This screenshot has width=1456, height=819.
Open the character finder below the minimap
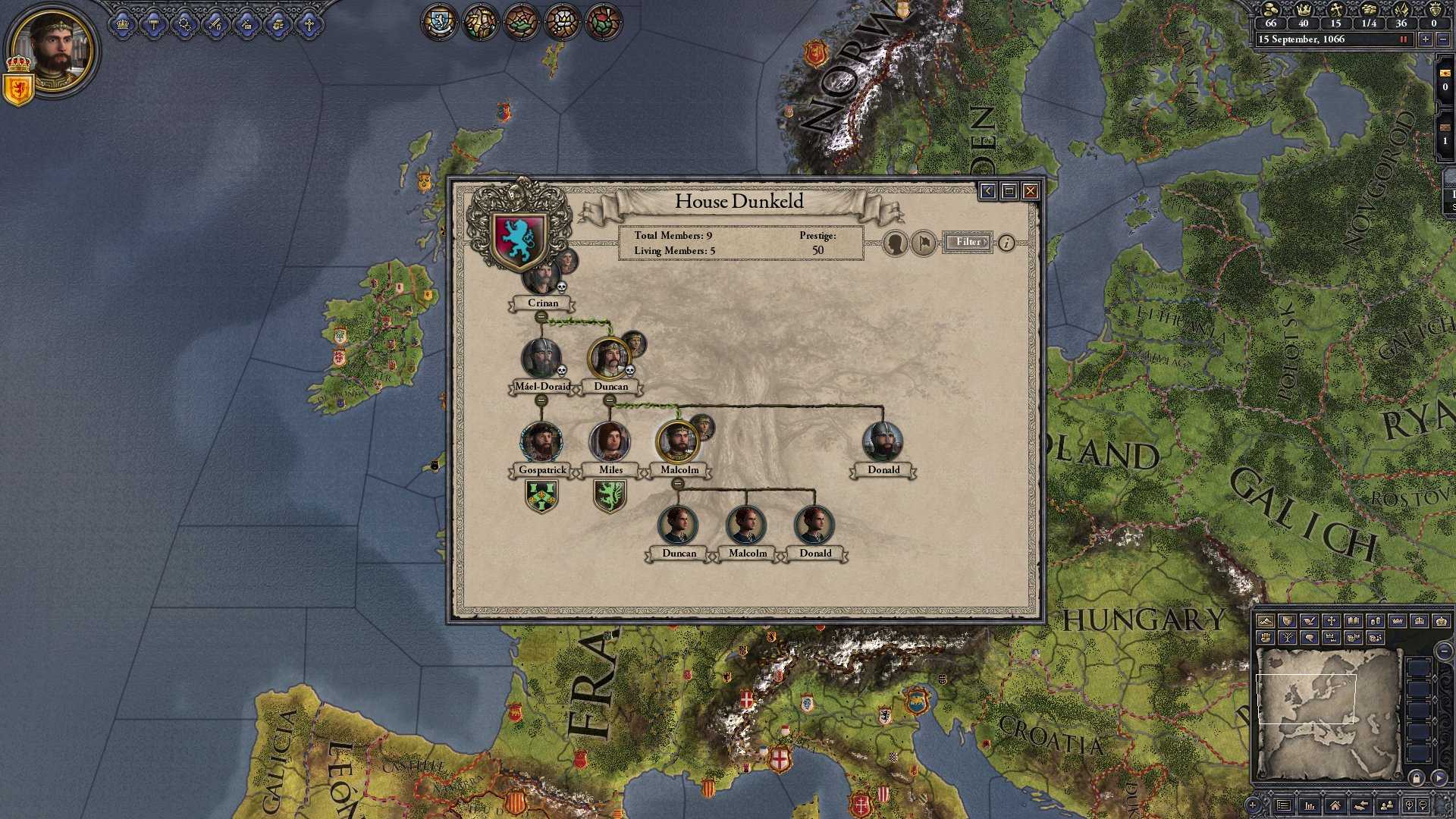1386,805
